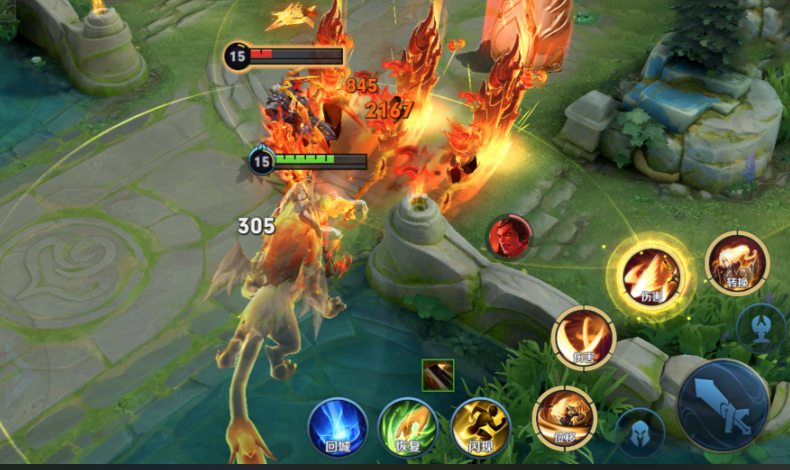Cast the glowing 伤害 skill

[651, 273]
